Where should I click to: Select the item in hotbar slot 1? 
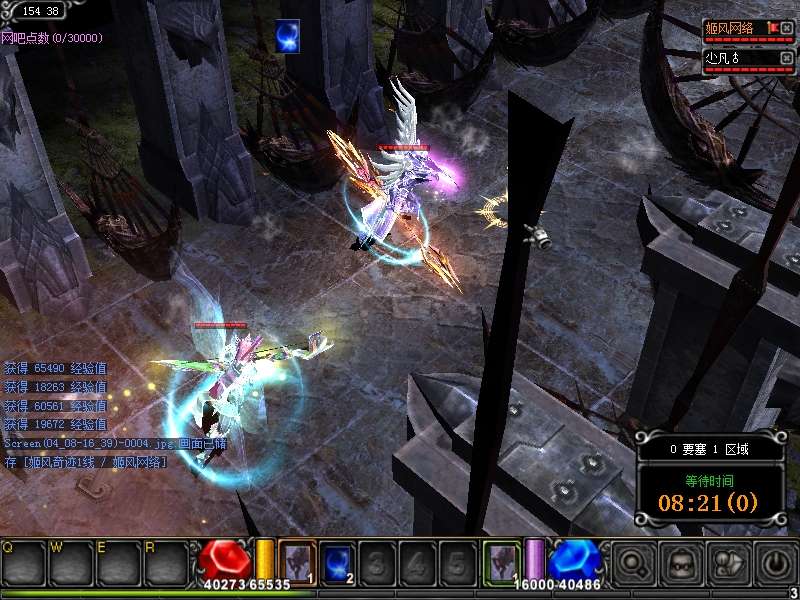tap(297, 561)
